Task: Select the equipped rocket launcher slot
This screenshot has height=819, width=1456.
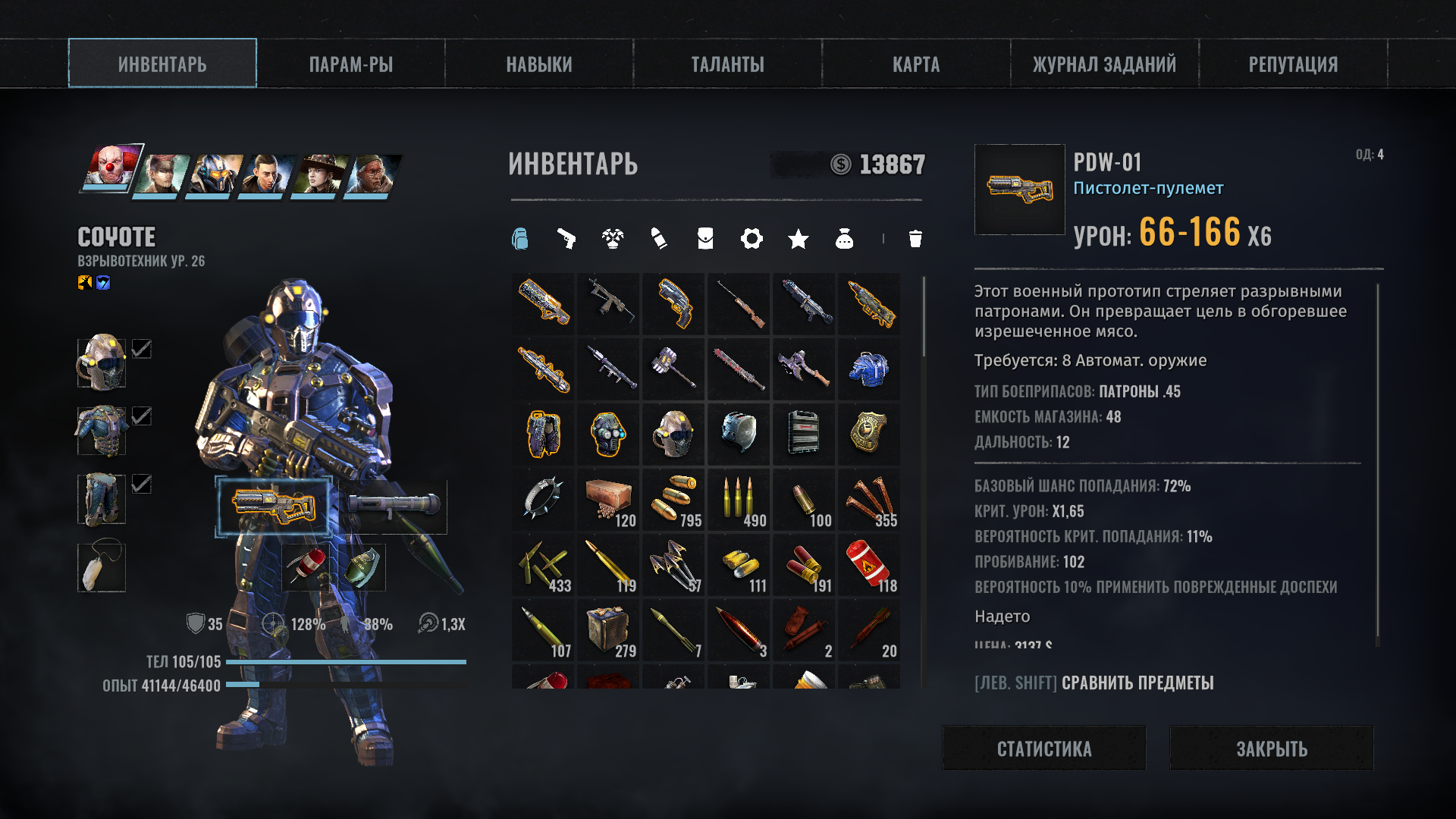Action: (394, 506)
